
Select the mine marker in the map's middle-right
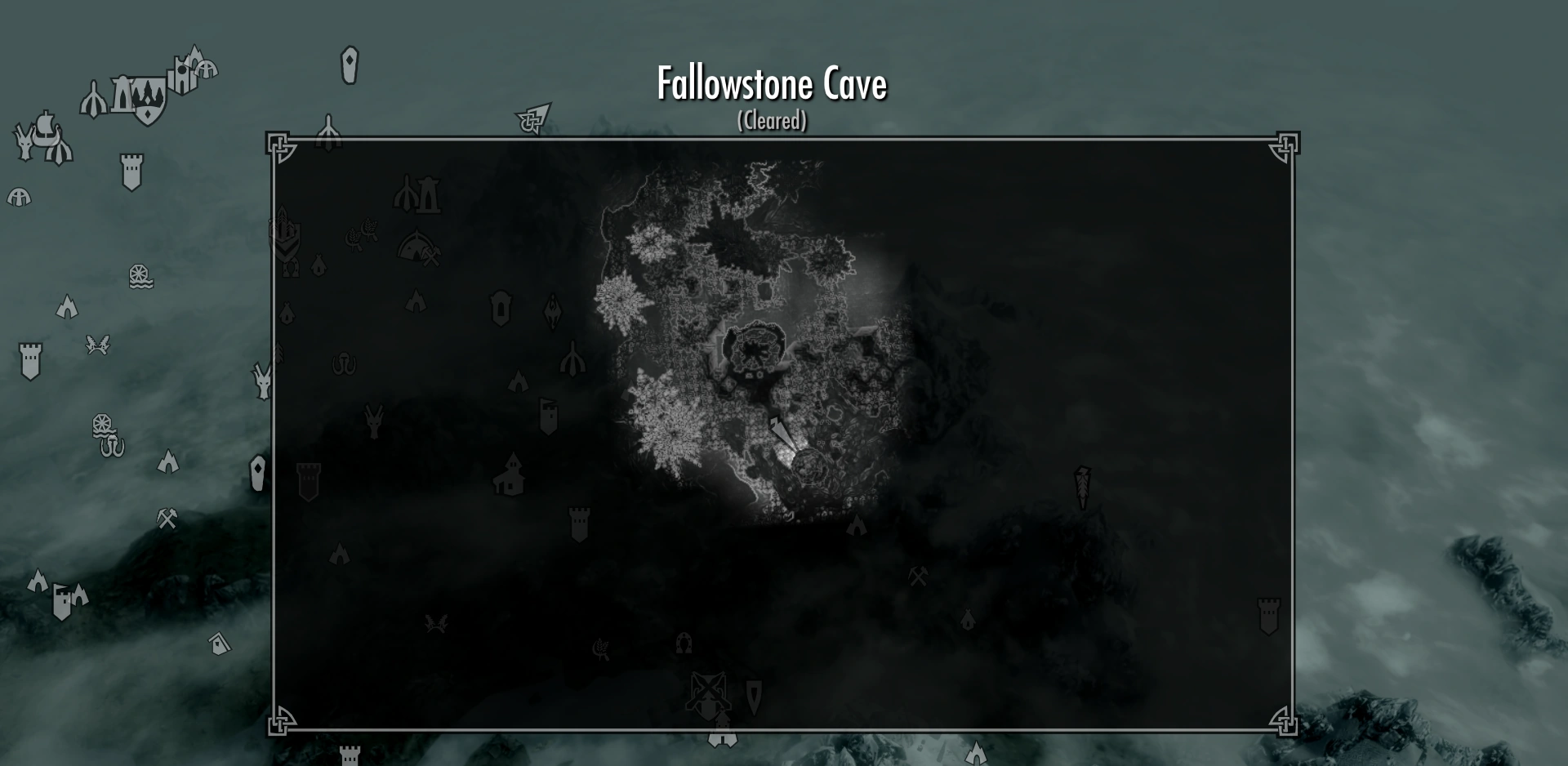(919, 577)
